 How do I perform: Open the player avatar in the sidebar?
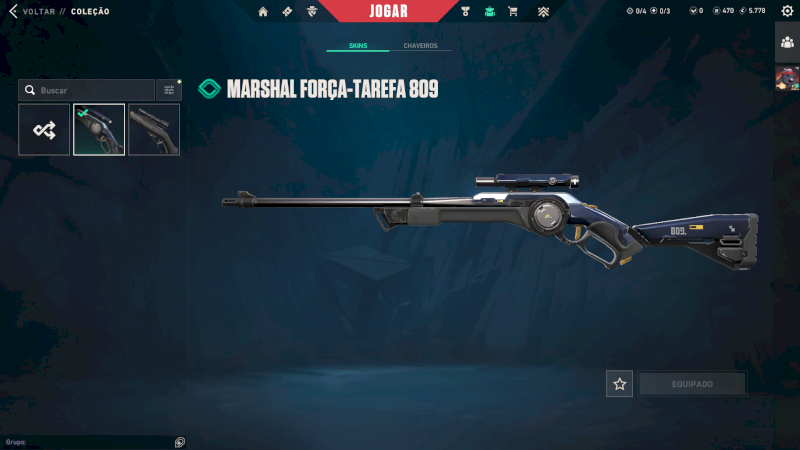tap(787, 78)
